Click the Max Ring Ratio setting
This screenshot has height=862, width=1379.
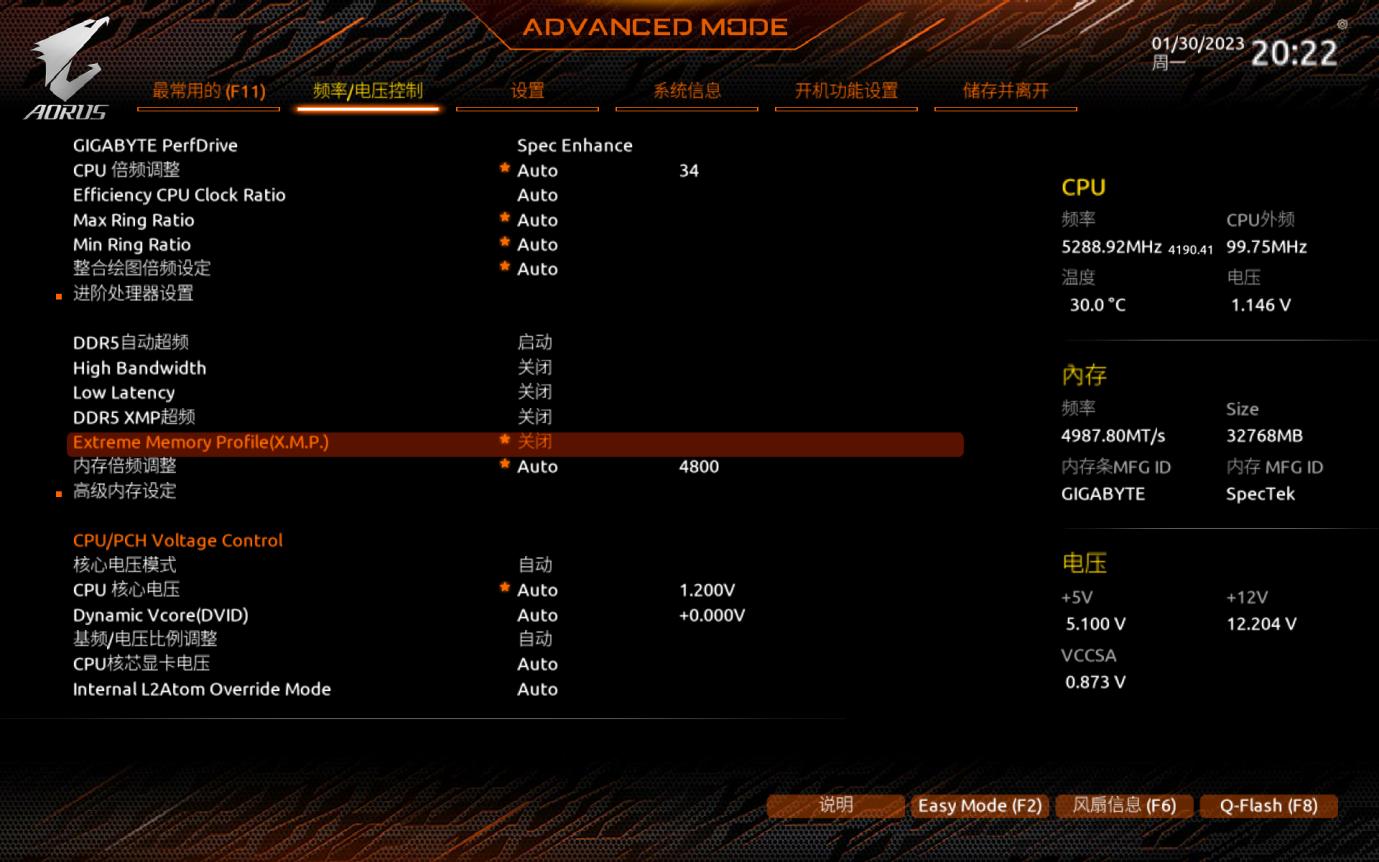coord(134,220)
